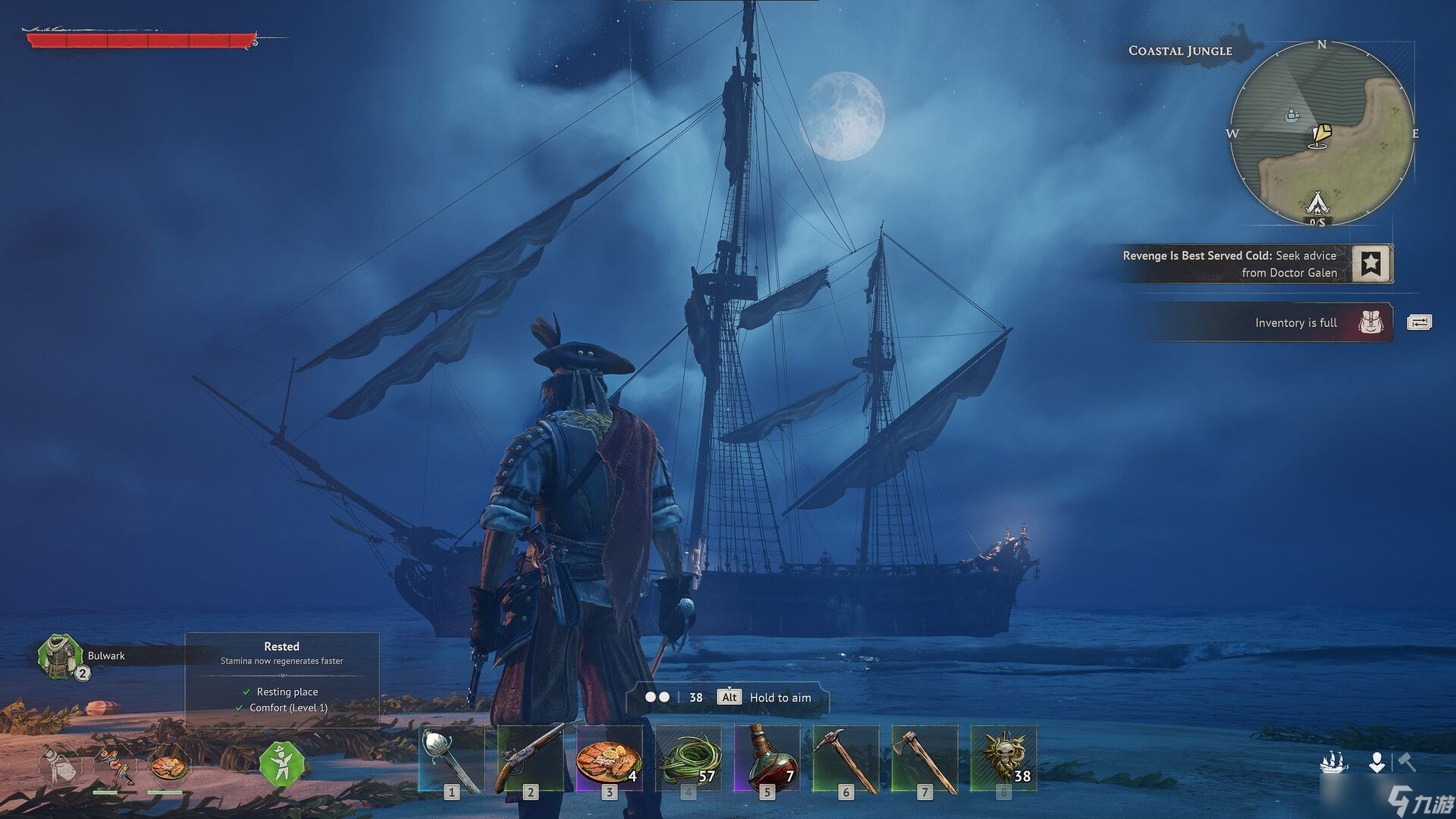Use the seafood platter in the hotbar
The image size is (1456, 819).
tap(609, 759)
